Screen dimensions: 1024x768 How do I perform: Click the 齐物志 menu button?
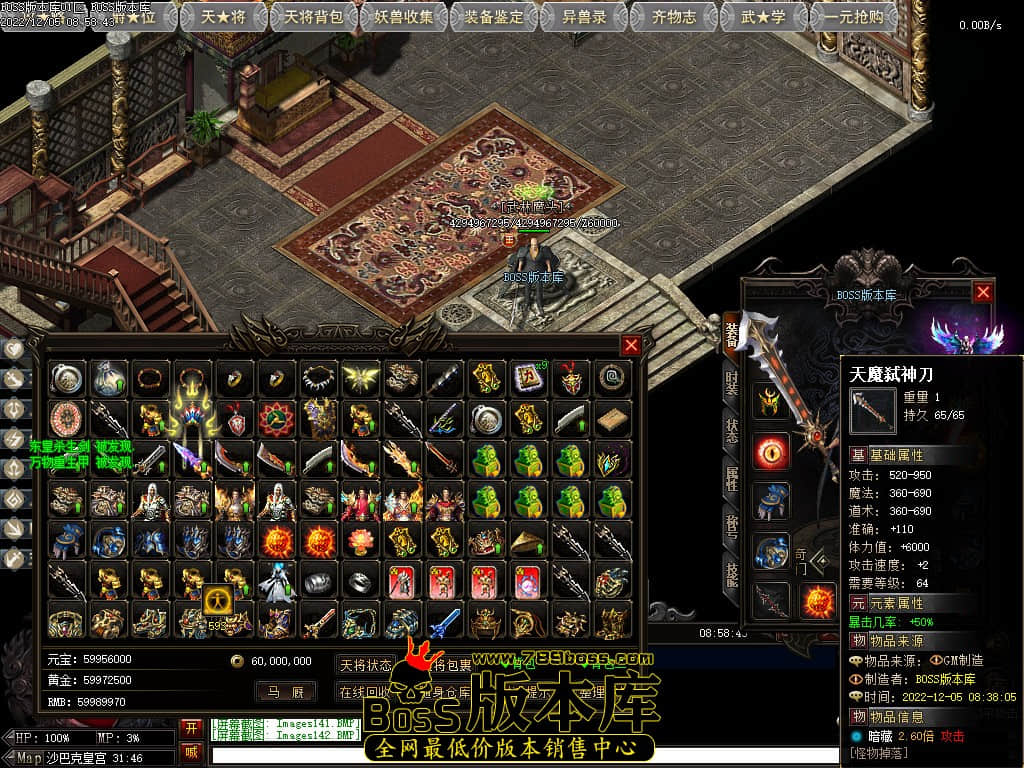pos(674,16)
